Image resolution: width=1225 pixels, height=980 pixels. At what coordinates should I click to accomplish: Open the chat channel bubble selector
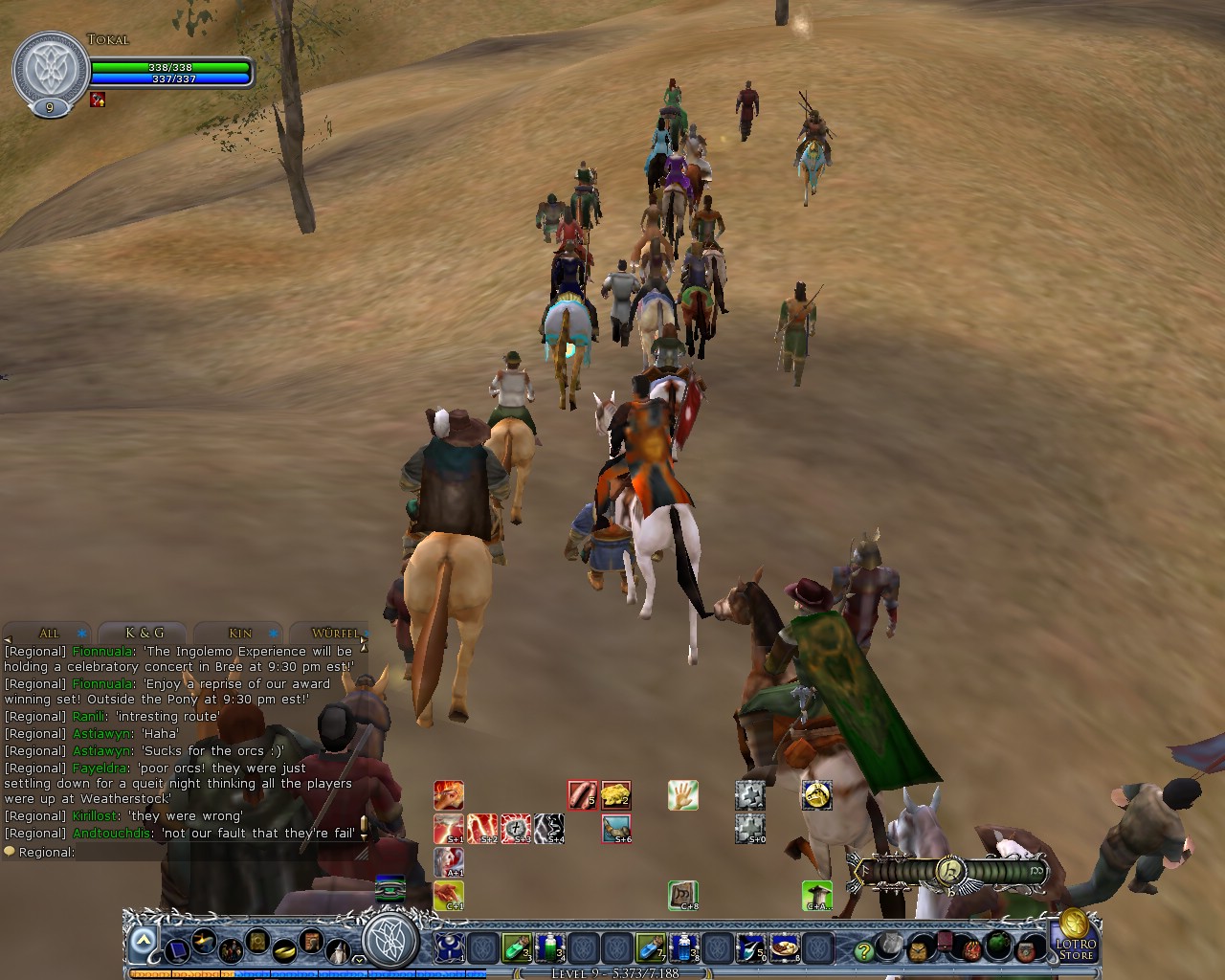click(x=10, y=851)
